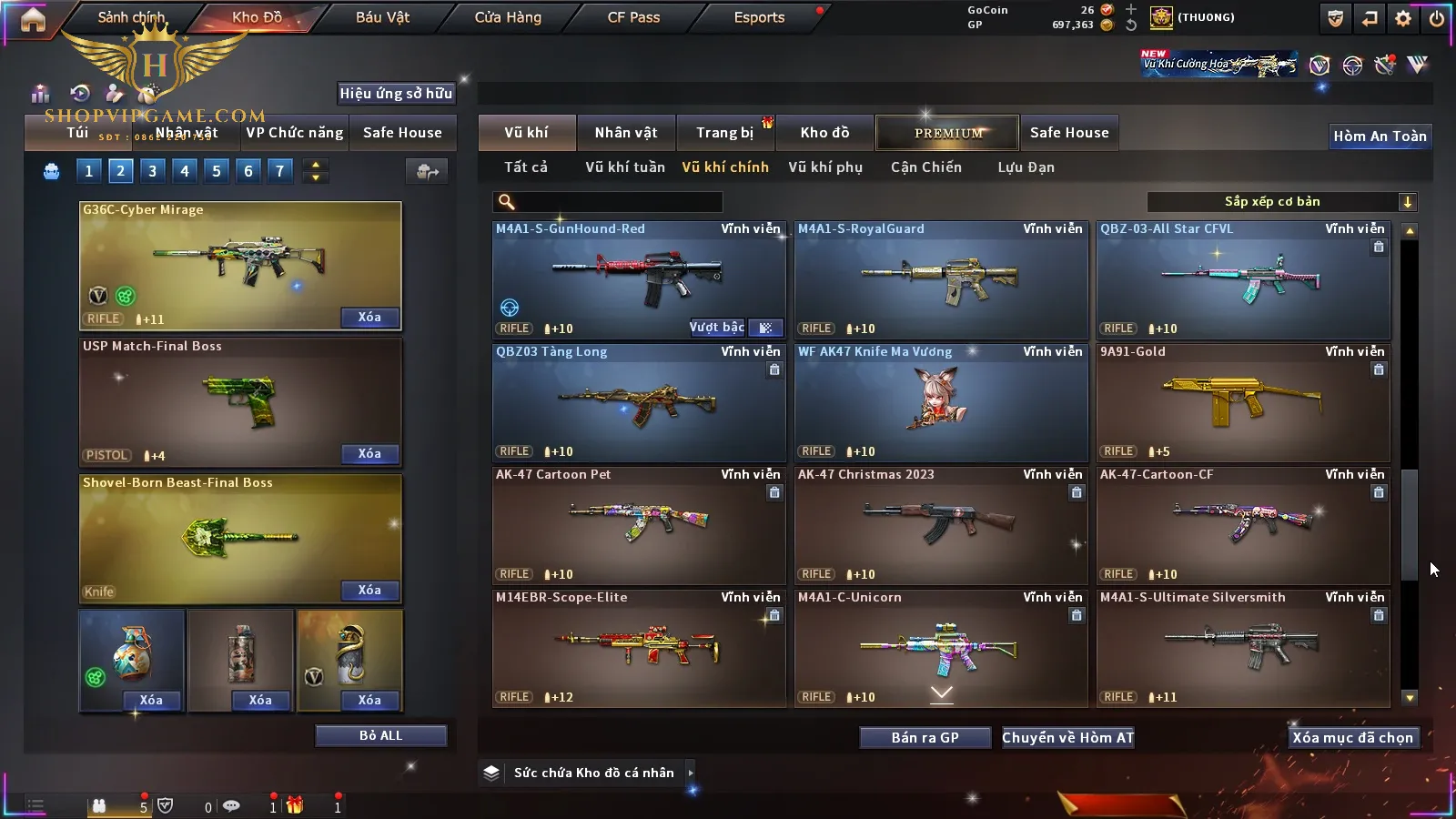Select the Cận Chiến melee filter
The height and width of the screenshot is (819, 1456).
[925, 167]
